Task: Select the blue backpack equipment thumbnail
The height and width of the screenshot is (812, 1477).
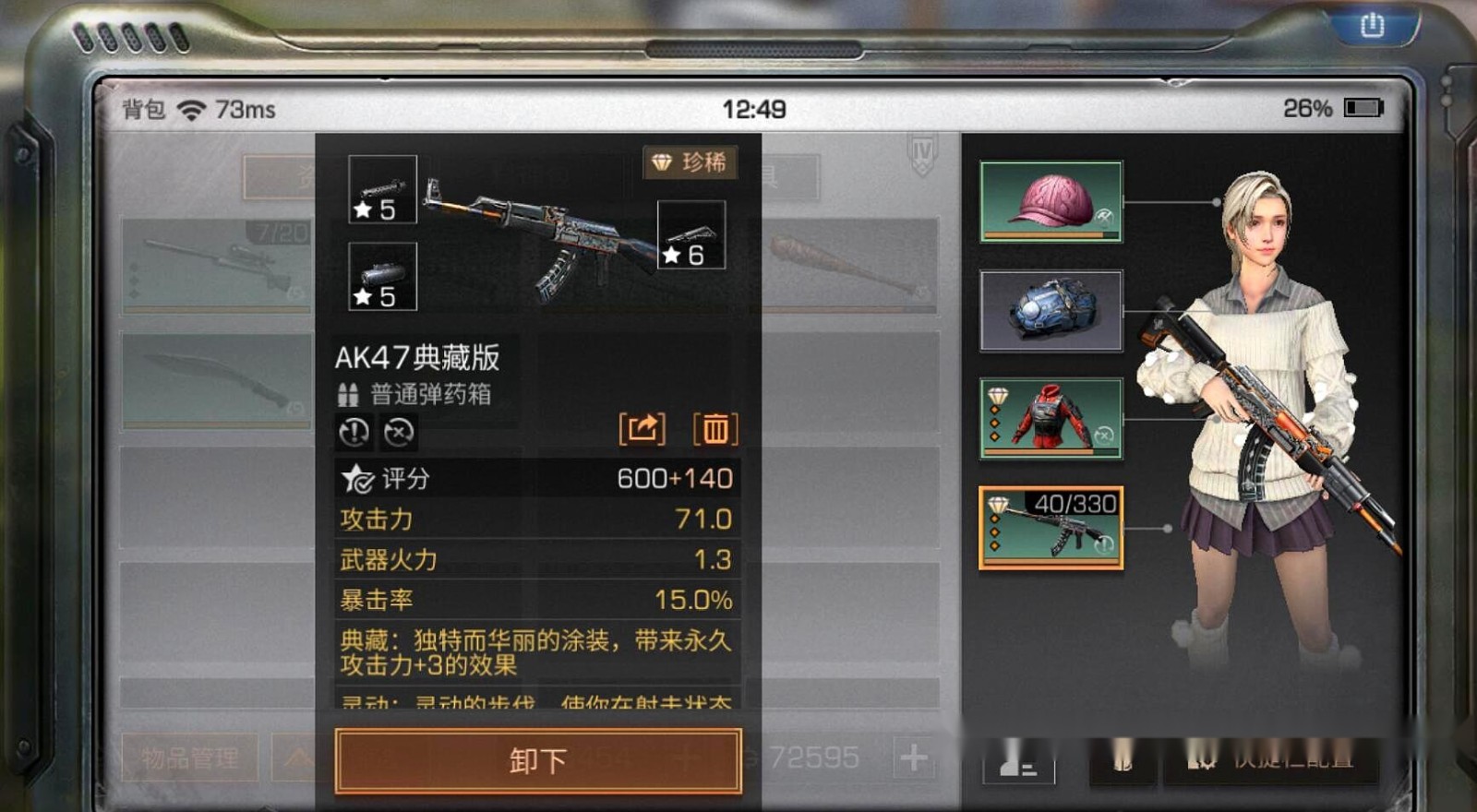Action: pyautogui.click(x=1050, y=312)
